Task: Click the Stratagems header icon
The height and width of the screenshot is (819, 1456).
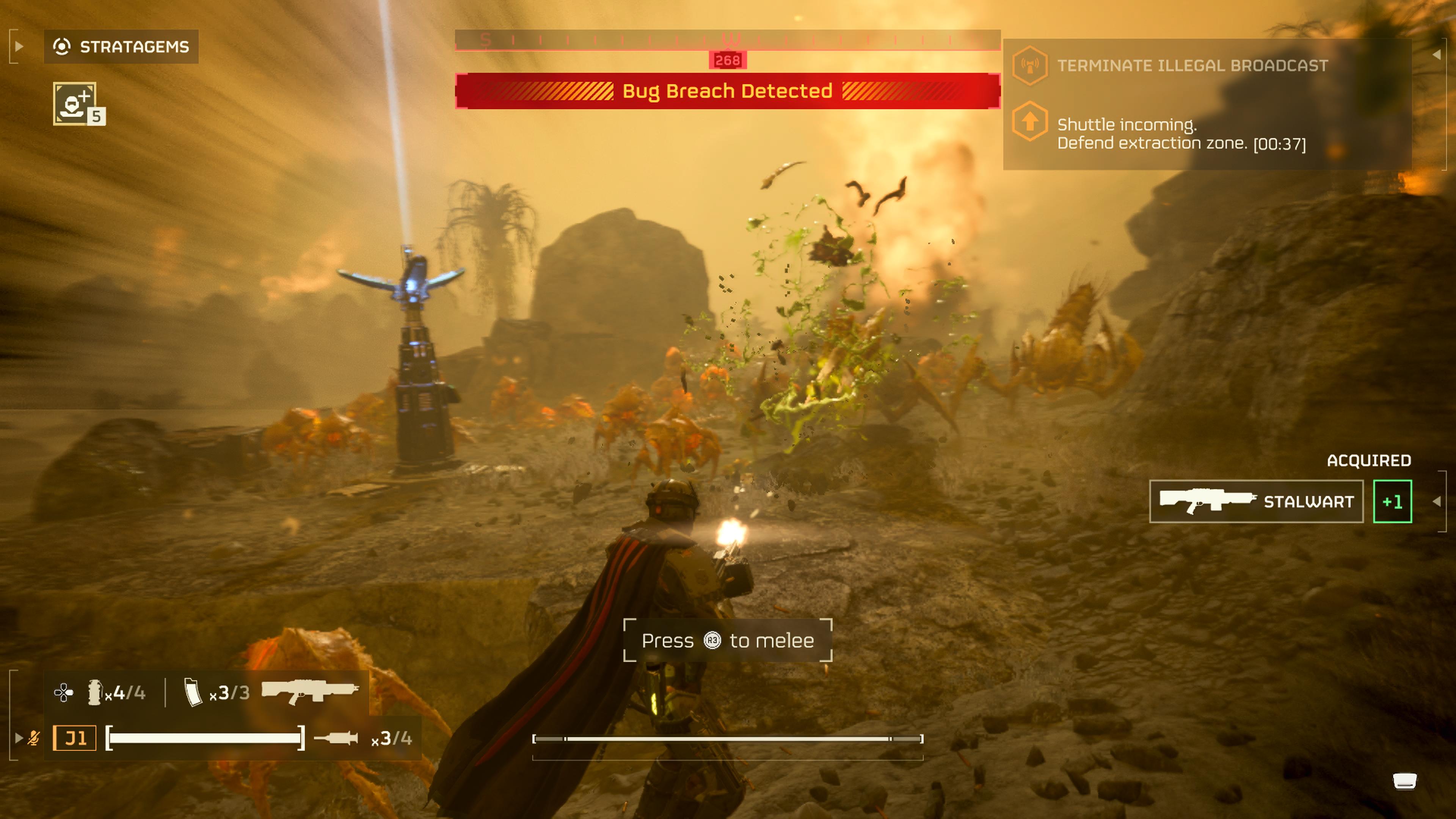Action: tap(62, 46)
